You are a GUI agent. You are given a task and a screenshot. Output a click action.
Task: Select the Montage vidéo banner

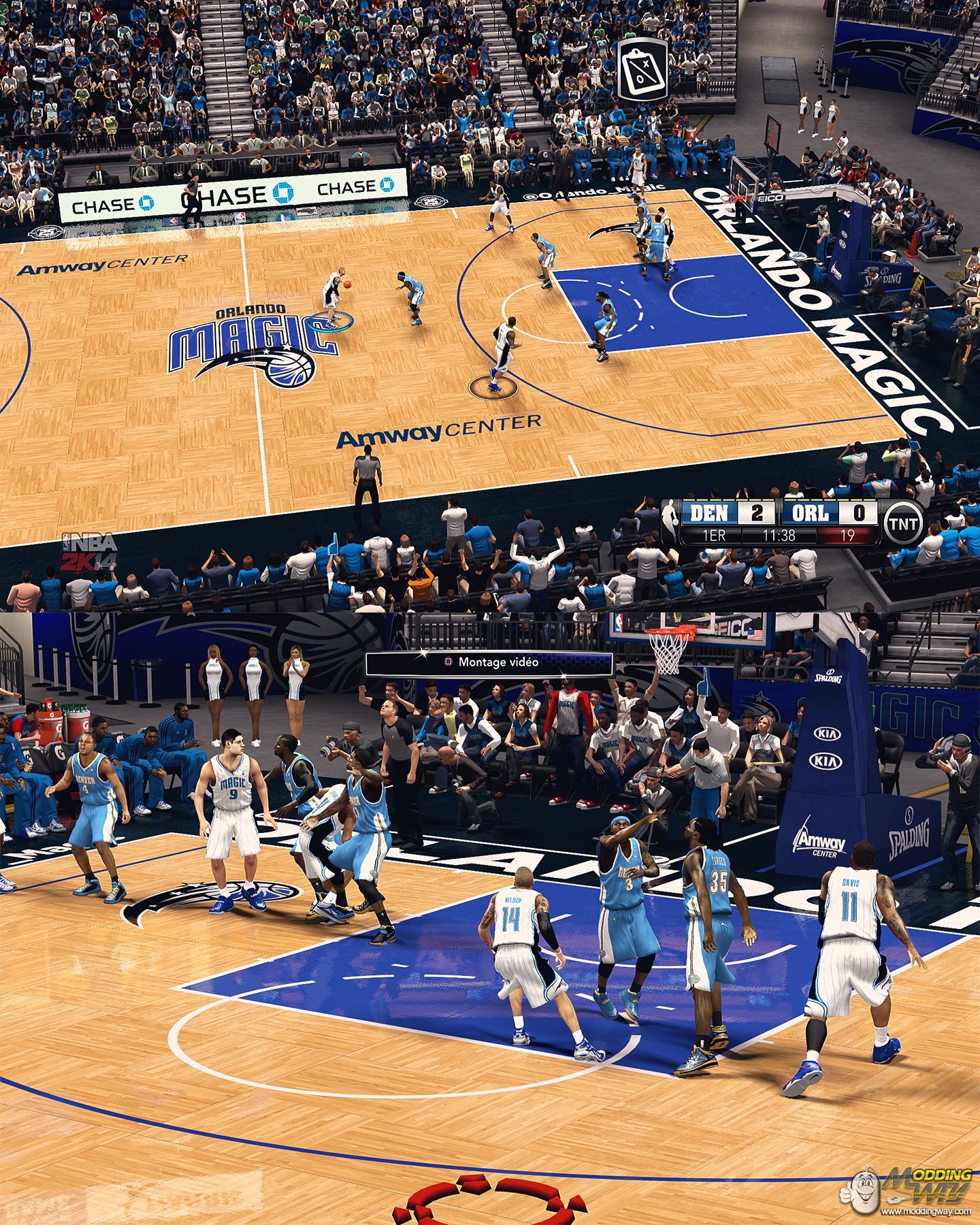tap(489, 662)
